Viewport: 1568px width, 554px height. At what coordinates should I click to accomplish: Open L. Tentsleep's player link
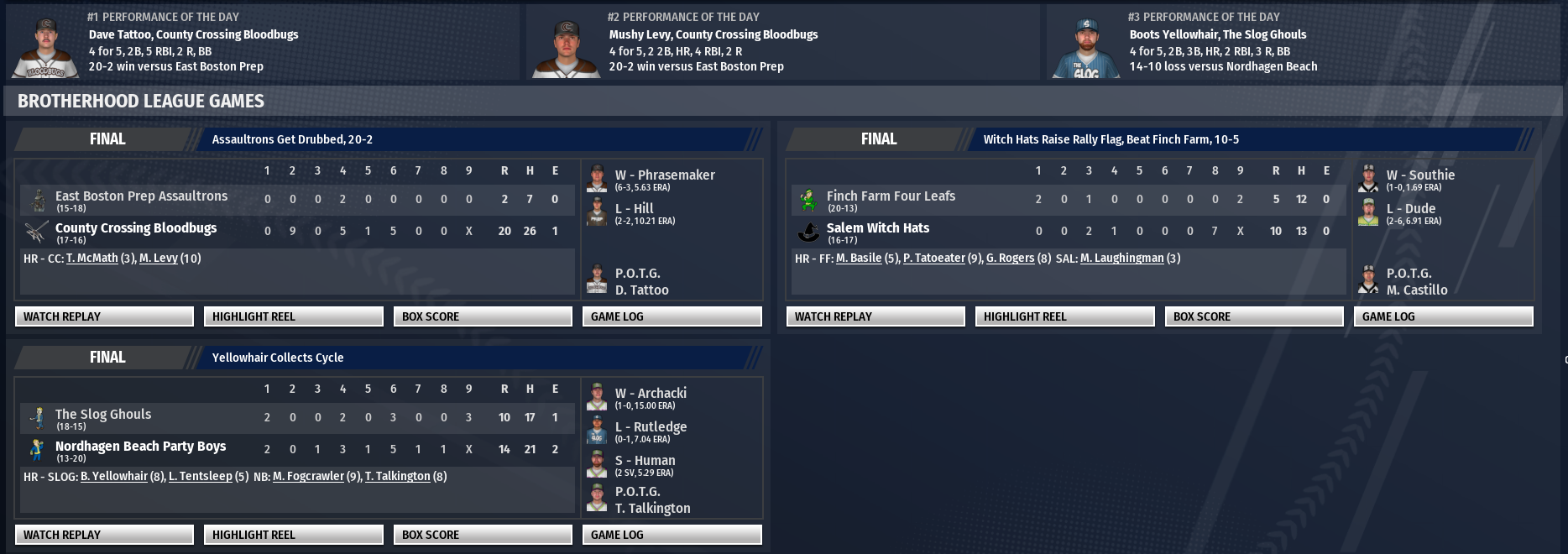pyautogui.click(x=200, y=477)
